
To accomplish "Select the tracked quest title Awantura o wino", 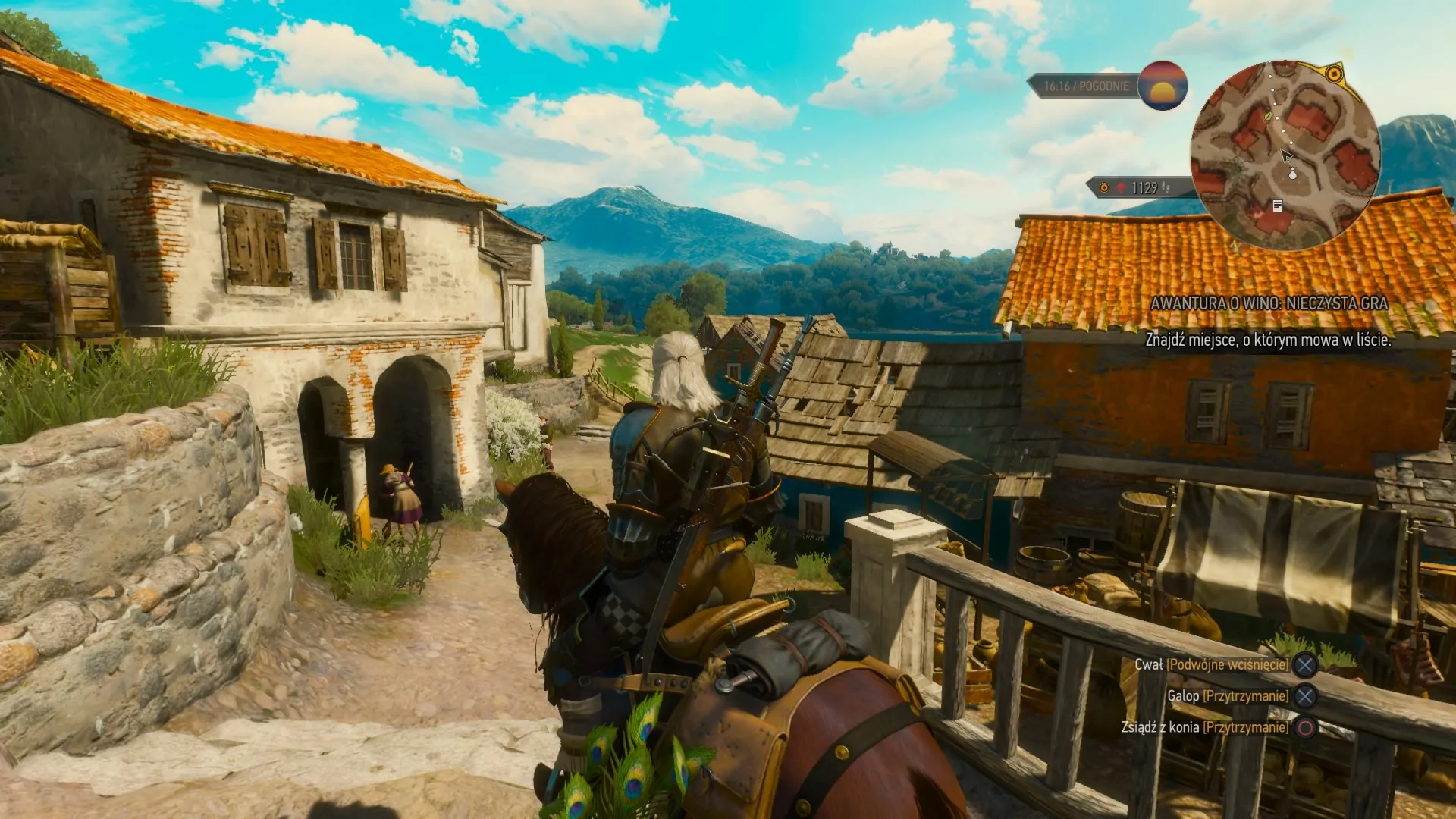I will click(x=1269, y=303).
